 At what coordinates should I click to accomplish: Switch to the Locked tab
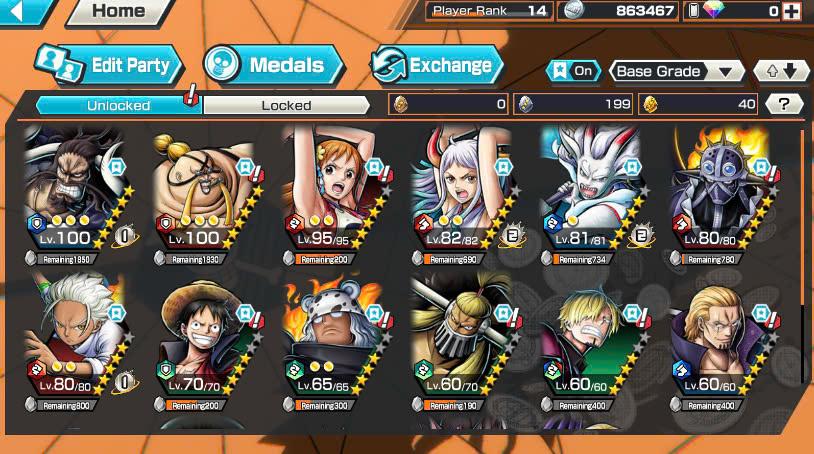pyautogui.click(x=286, y=105)
